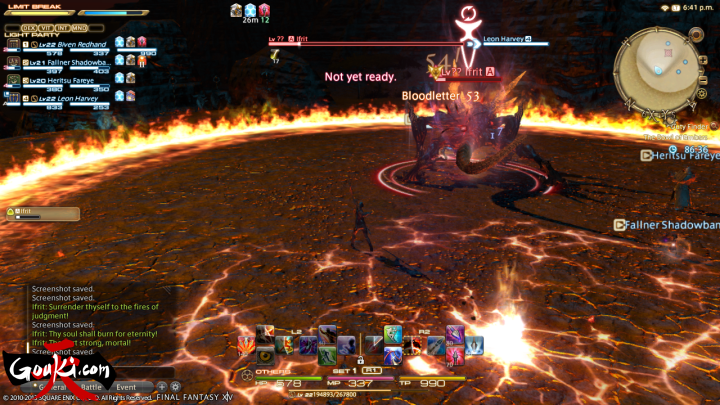Toggle the hotbar lock padlock
Screen dimensions: 720x405
(360, 360)
